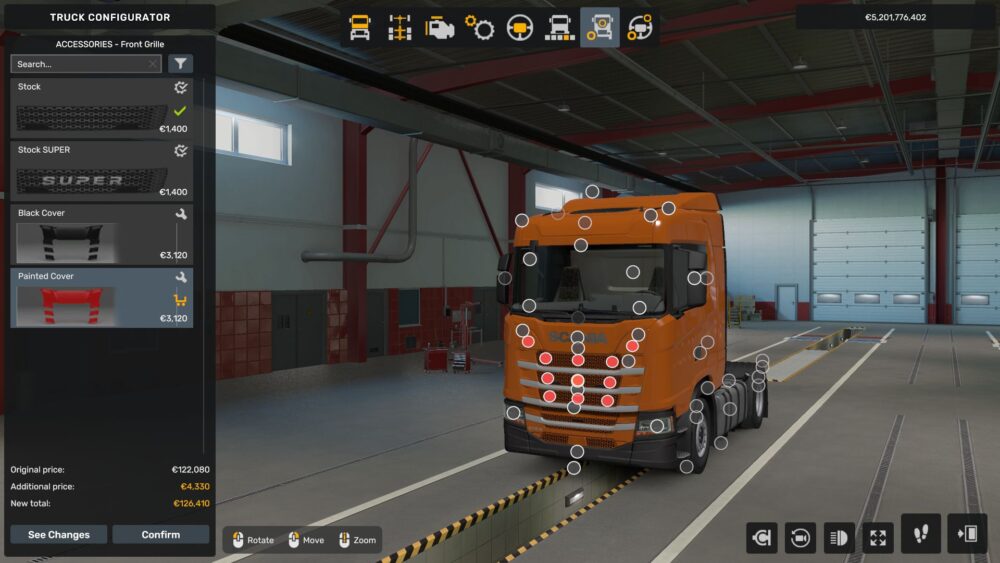The image size is (1000, 563).
Task: Clear the search box with the X
Action: click(152, 64)
